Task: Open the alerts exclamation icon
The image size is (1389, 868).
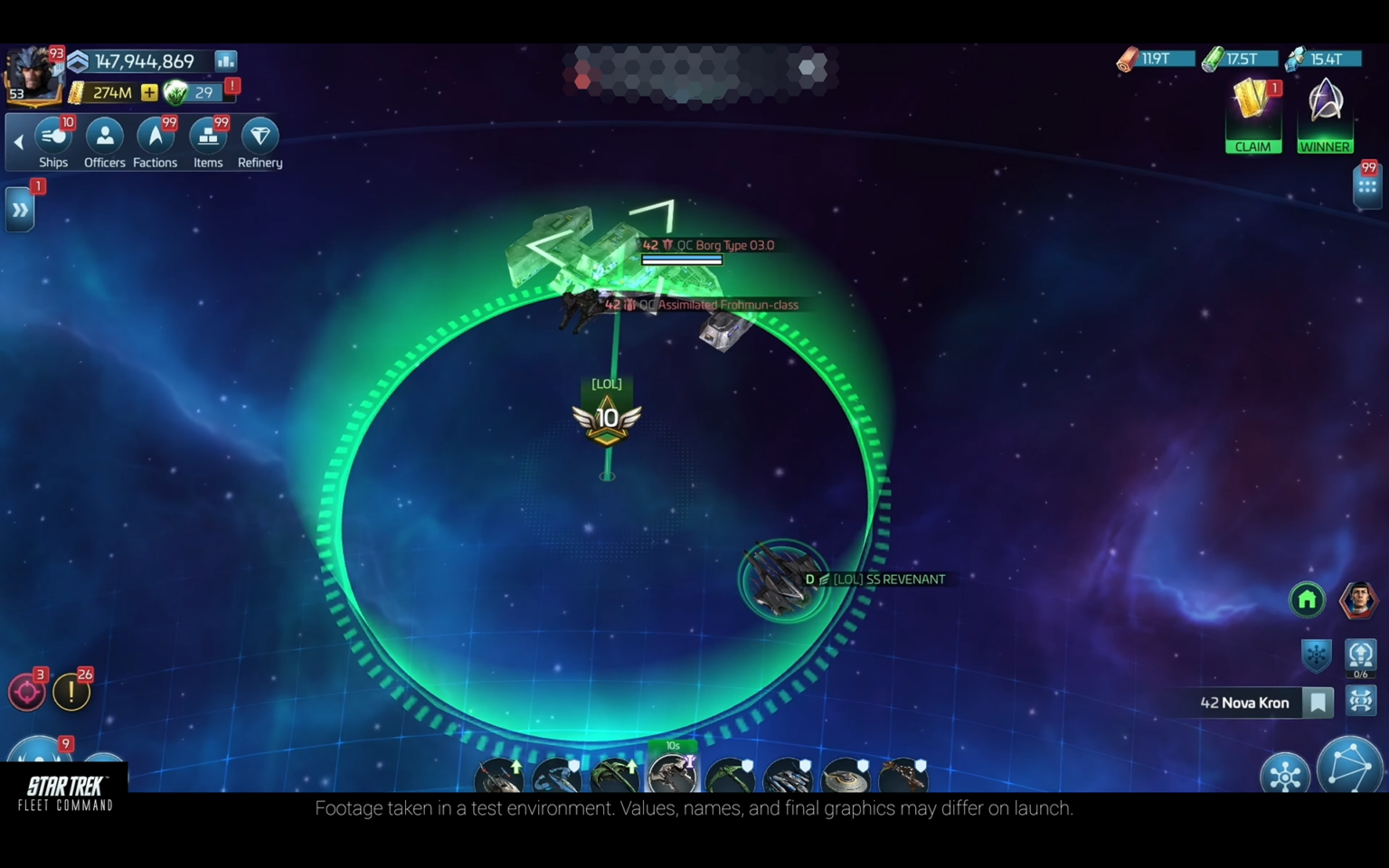Action: 71,691
